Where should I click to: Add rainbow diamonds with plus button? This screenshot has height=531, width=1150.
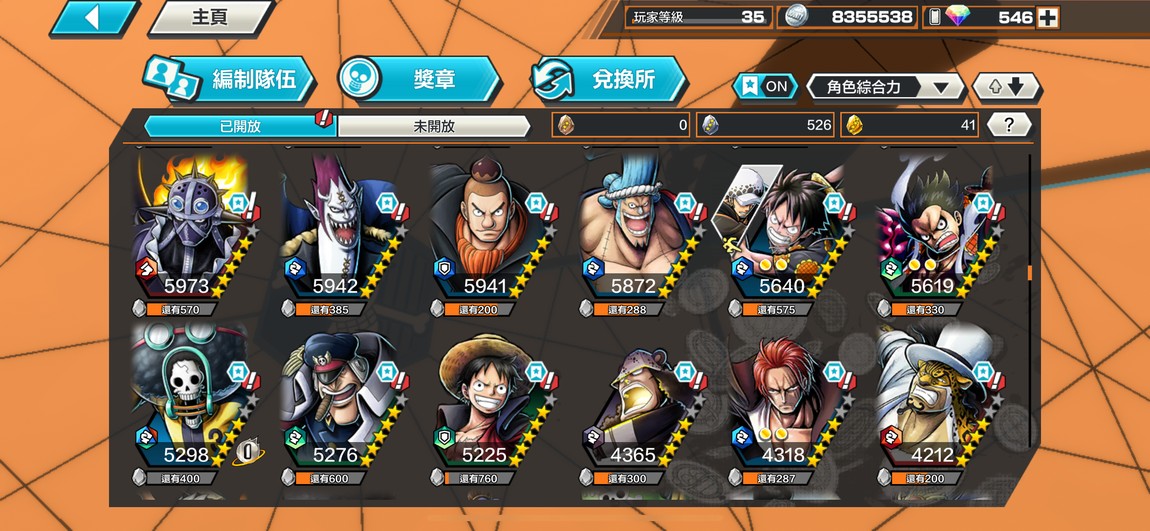click(1047, 17)
